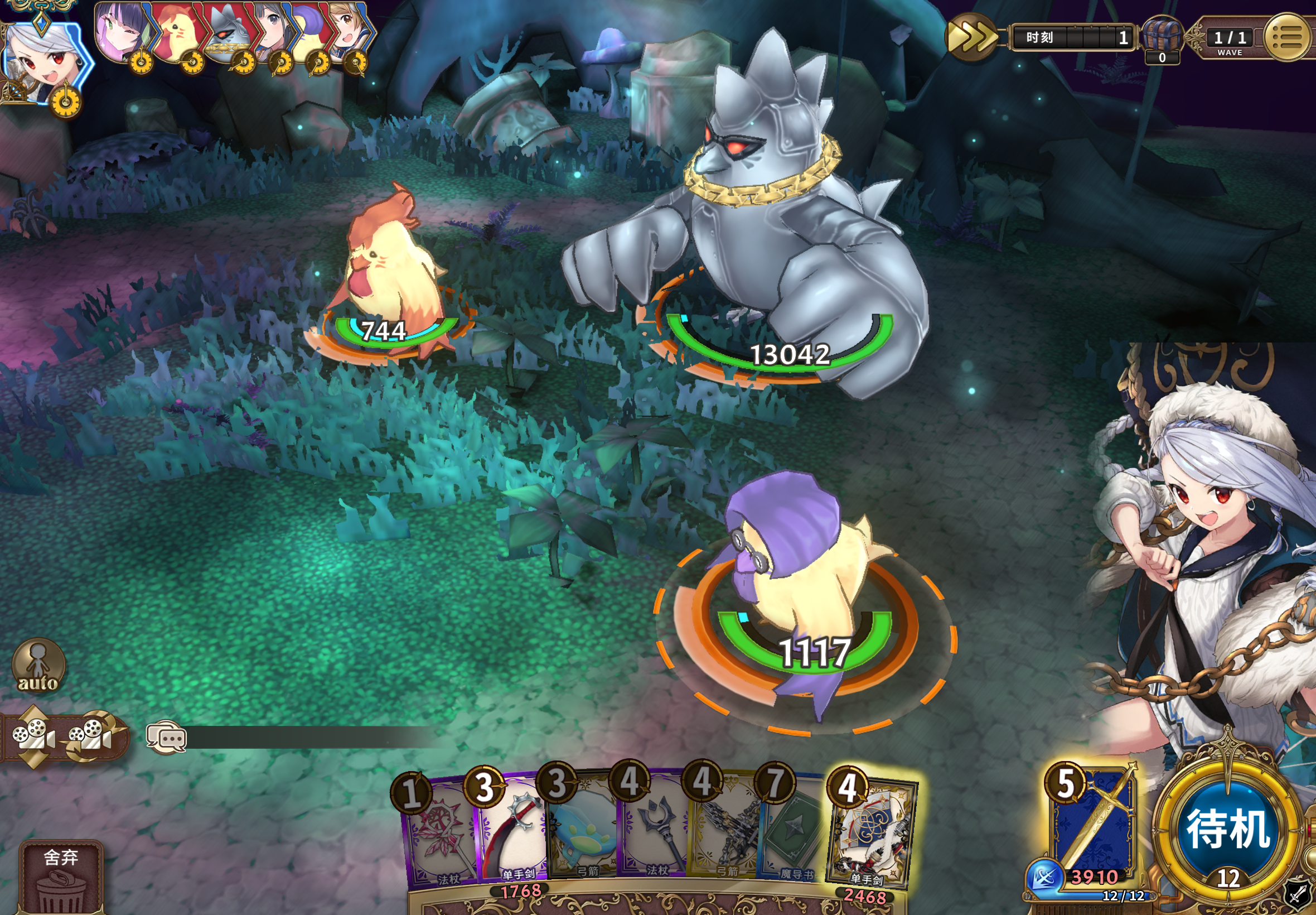
Task: Discard a card with the 舍弃 button
Action: coord(61,877)
